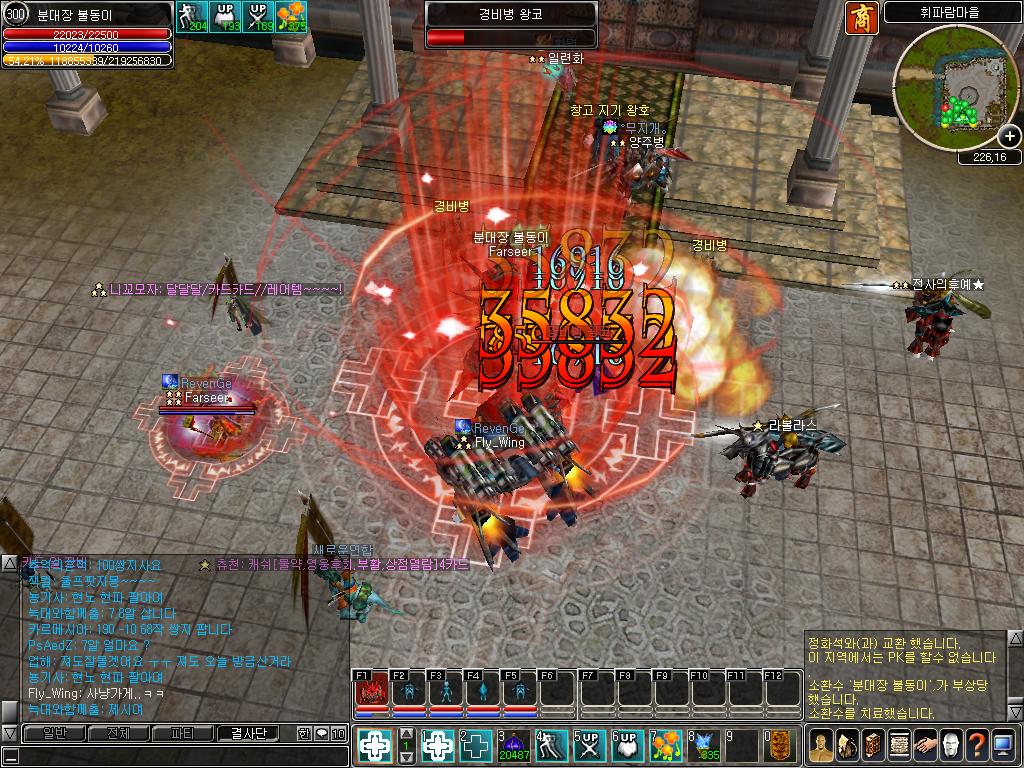The width and height of the screenshot is (1024, 768).
Task: Open the system monitor menu icon
Action: pyautogui.click(x=1002, y=744)
